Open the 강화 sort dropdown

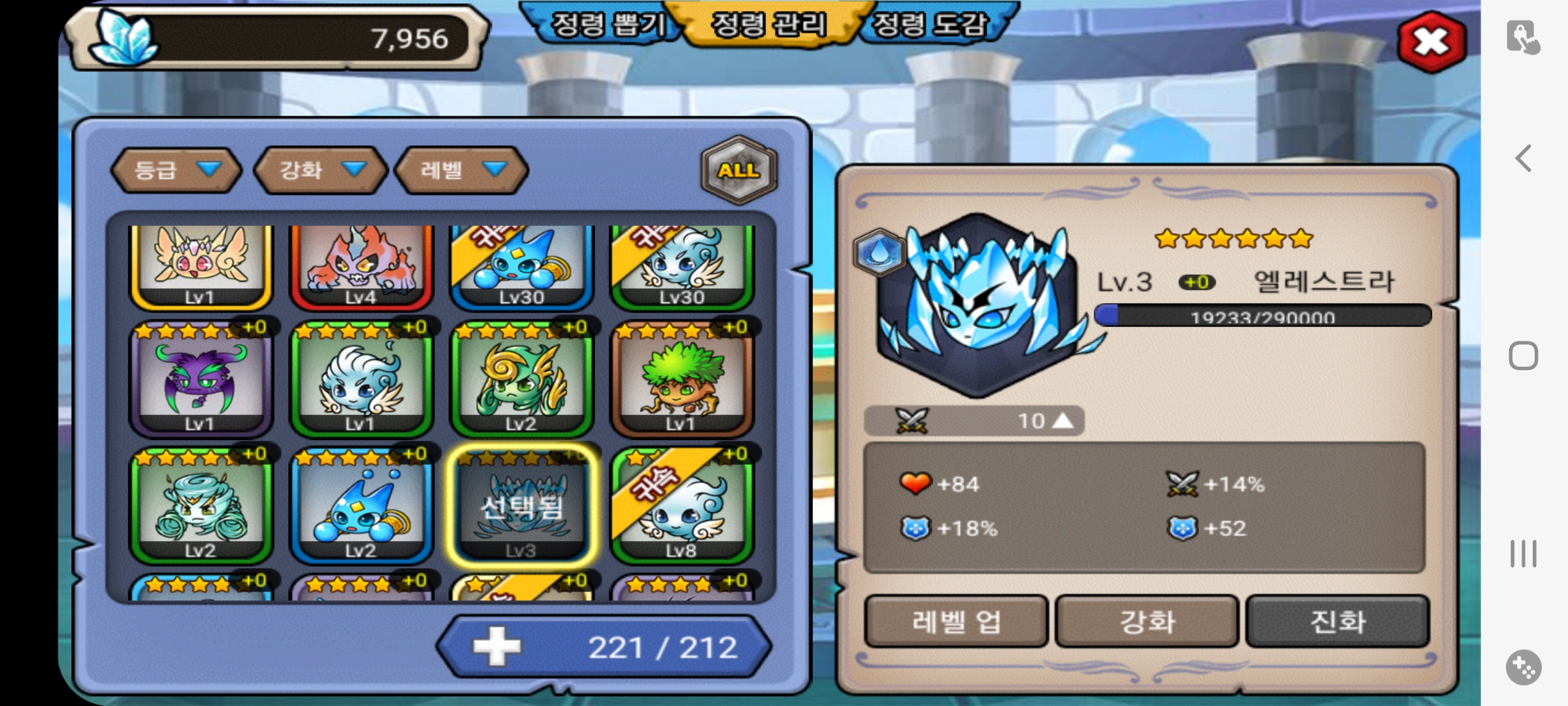pyautogui.click(x=321, y=170)
